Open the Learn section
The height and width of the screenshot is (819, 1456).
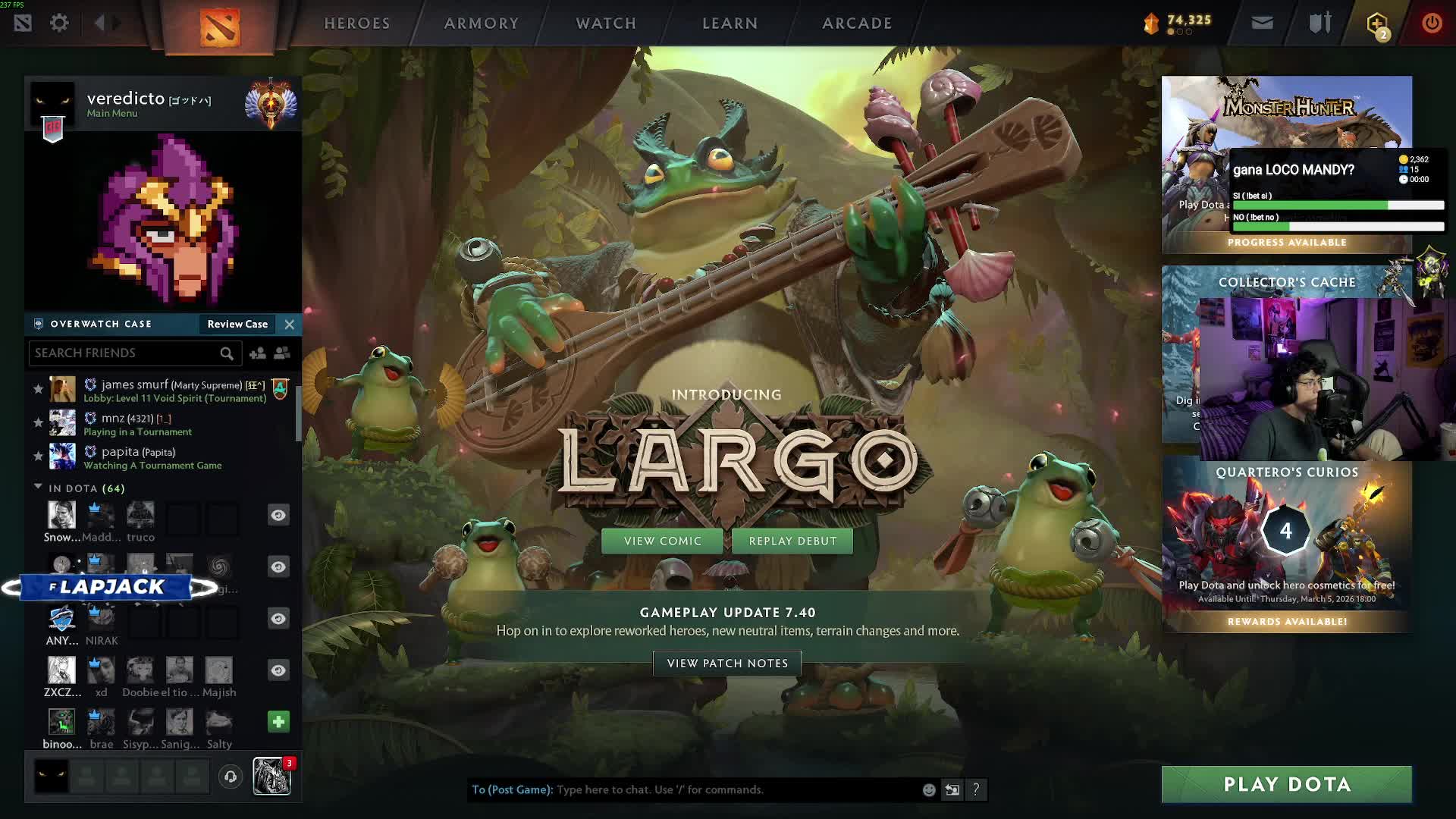tap(730, 24)
